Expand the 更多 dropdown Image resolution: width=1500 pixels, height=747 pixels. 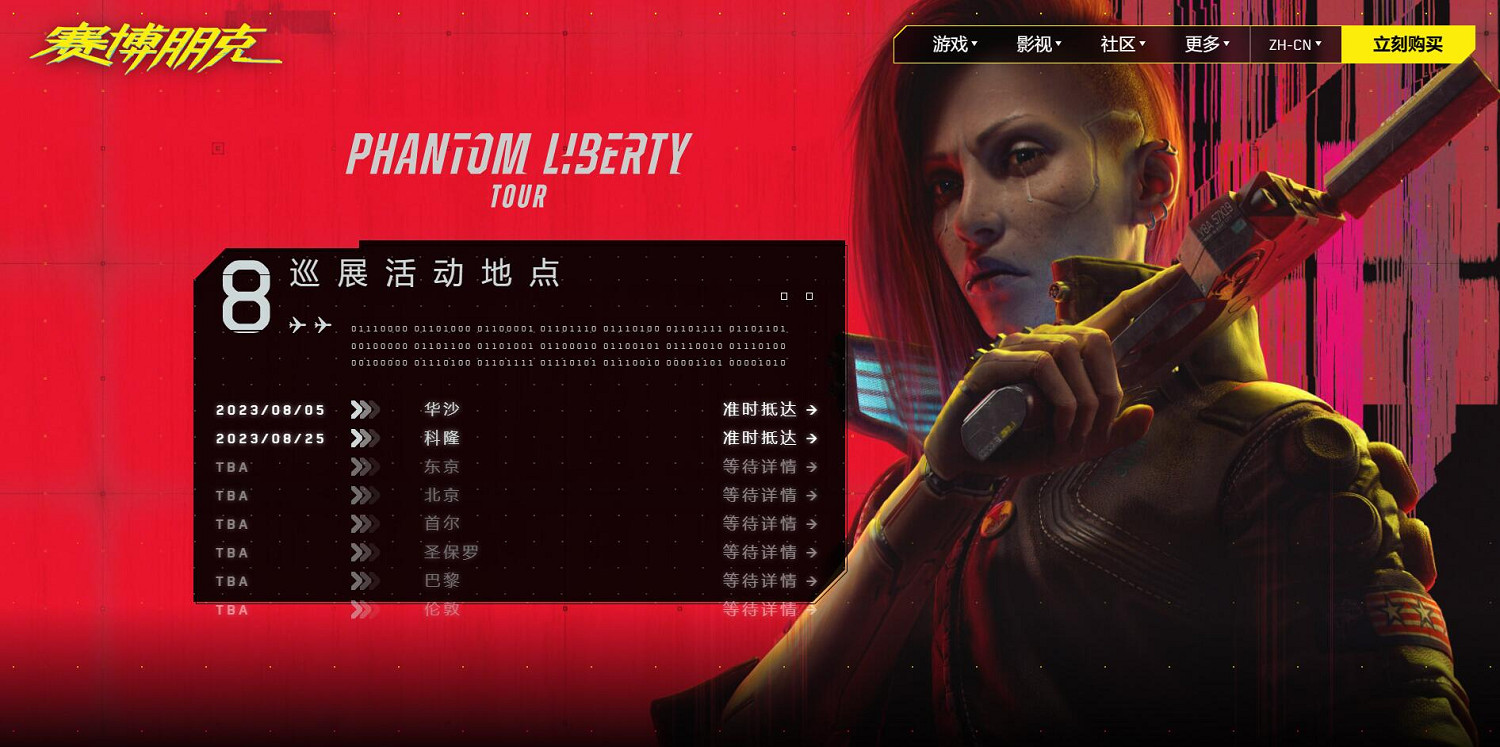pos(1205,44)
